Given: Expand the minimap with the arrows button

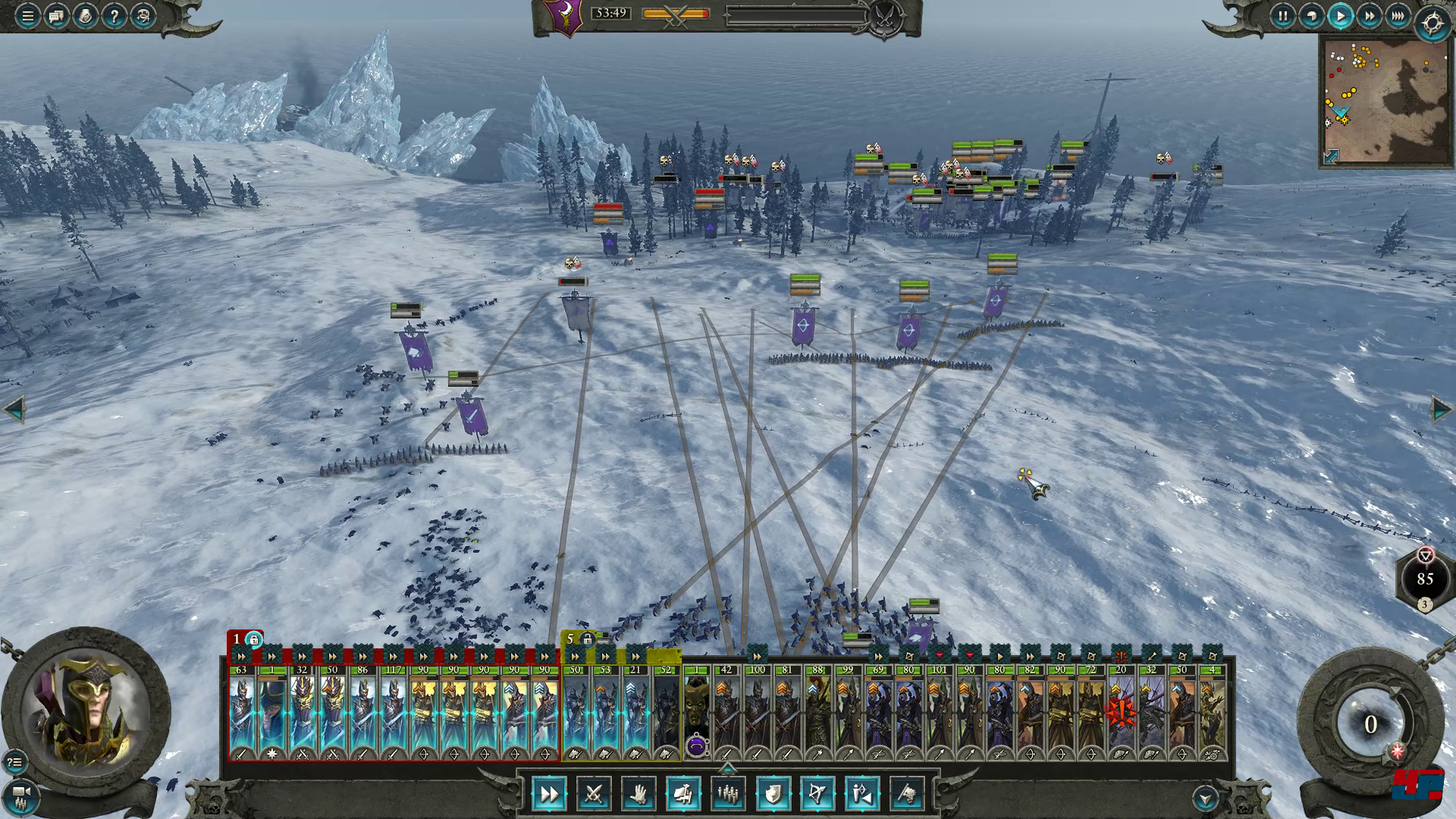Looking at the screenshot, I should pos(1332,155).
